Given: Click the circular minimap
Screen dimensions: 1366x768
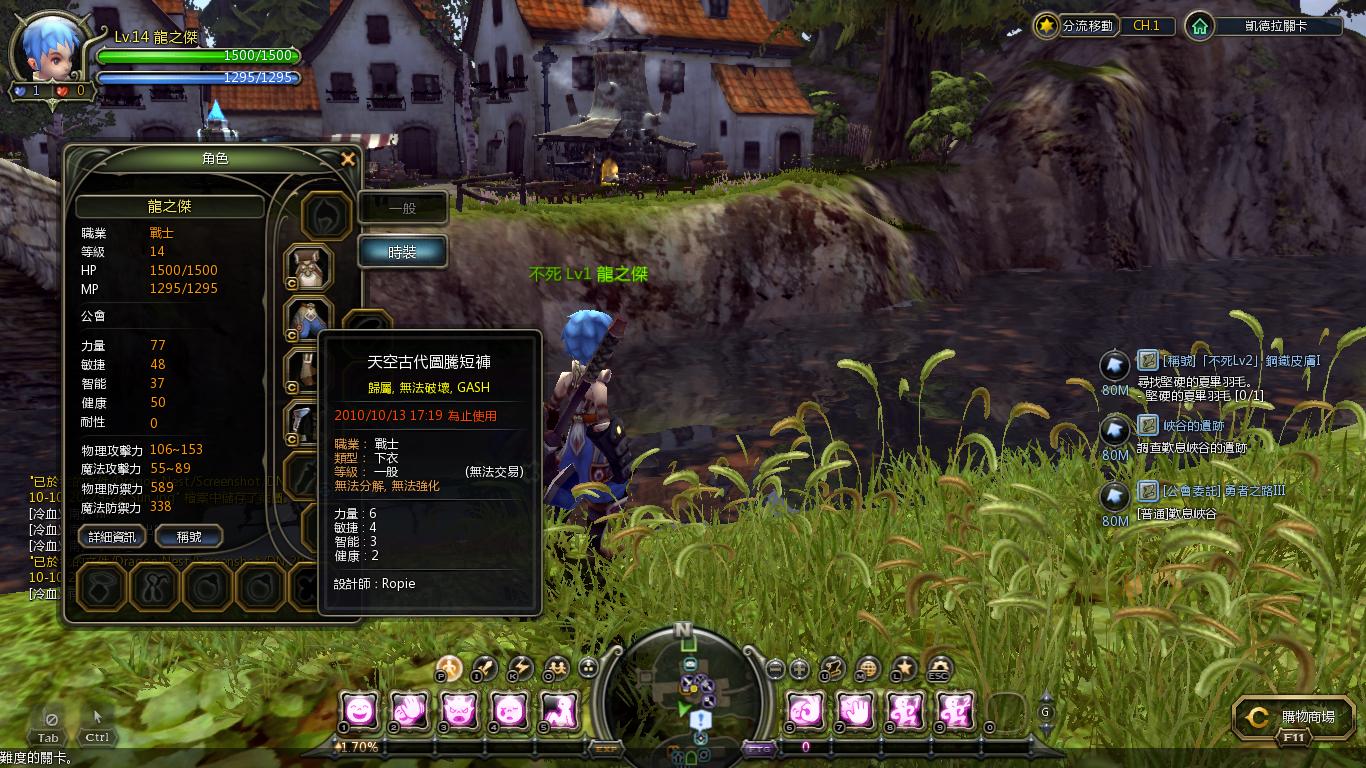Looking at the screenshot, I should [684, 688].
